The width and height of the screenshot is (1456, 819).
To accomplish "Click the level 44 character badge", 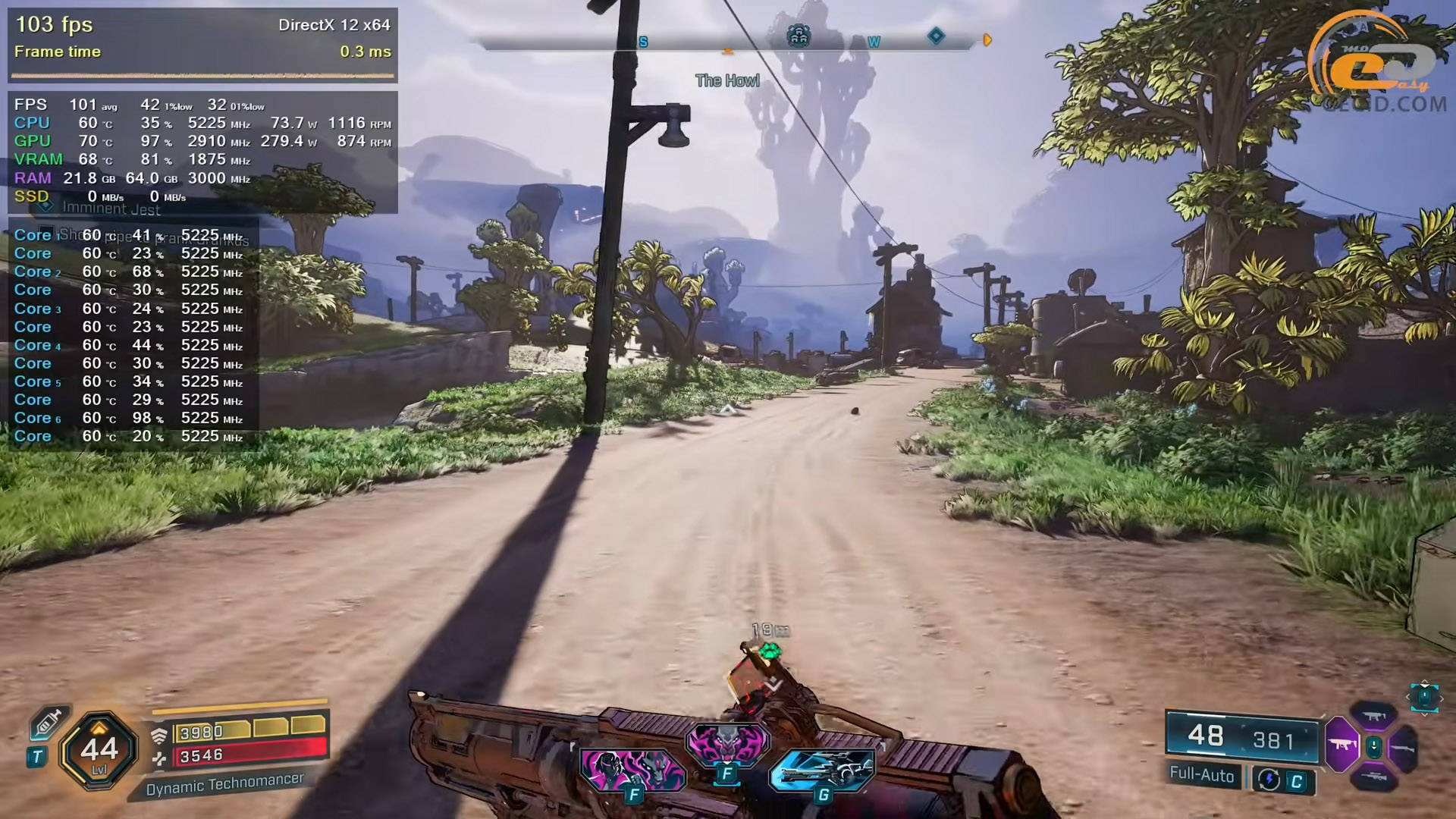I will (x=99, y=751).
